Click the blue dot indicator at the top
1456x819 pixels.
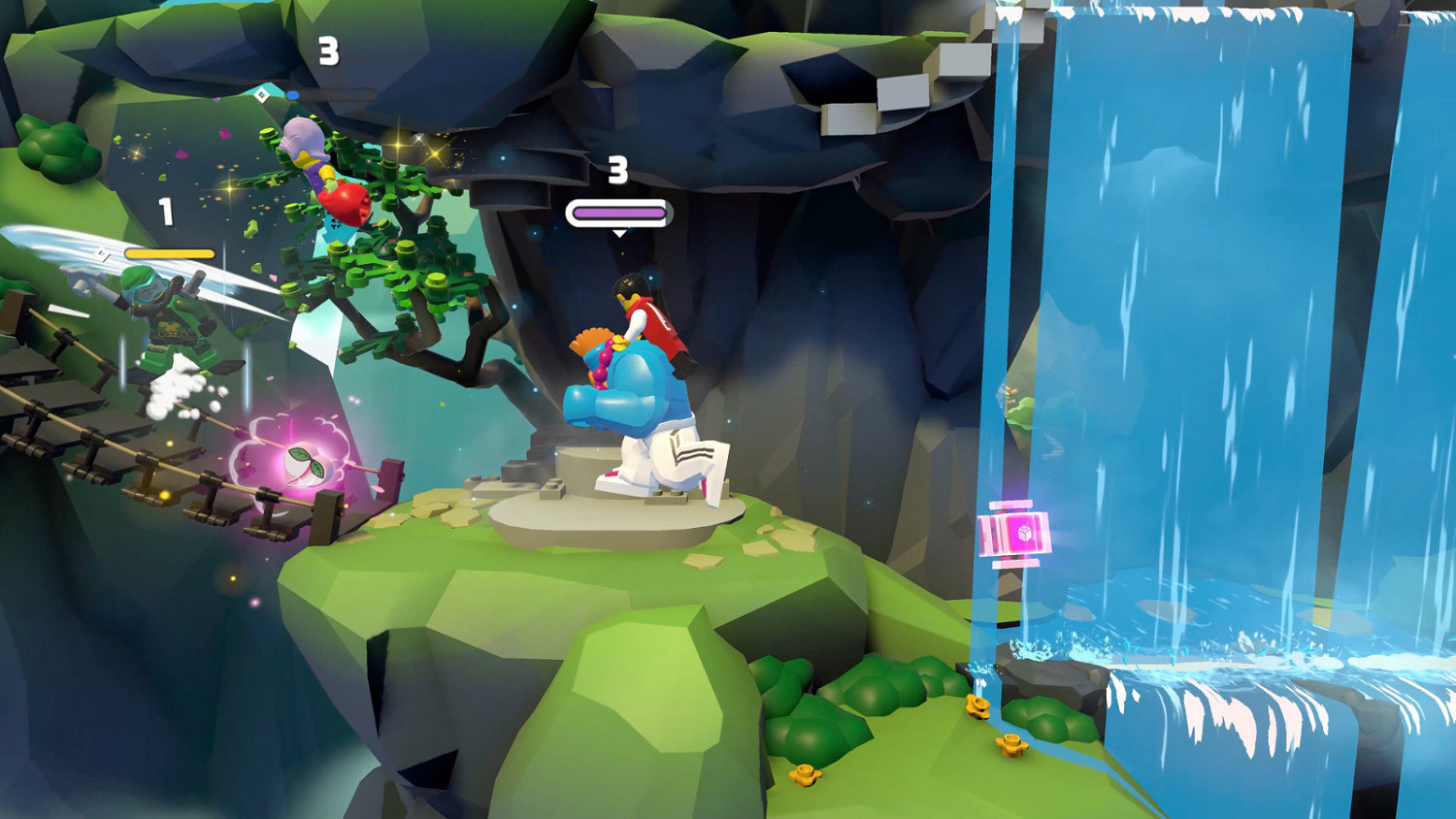293,93
